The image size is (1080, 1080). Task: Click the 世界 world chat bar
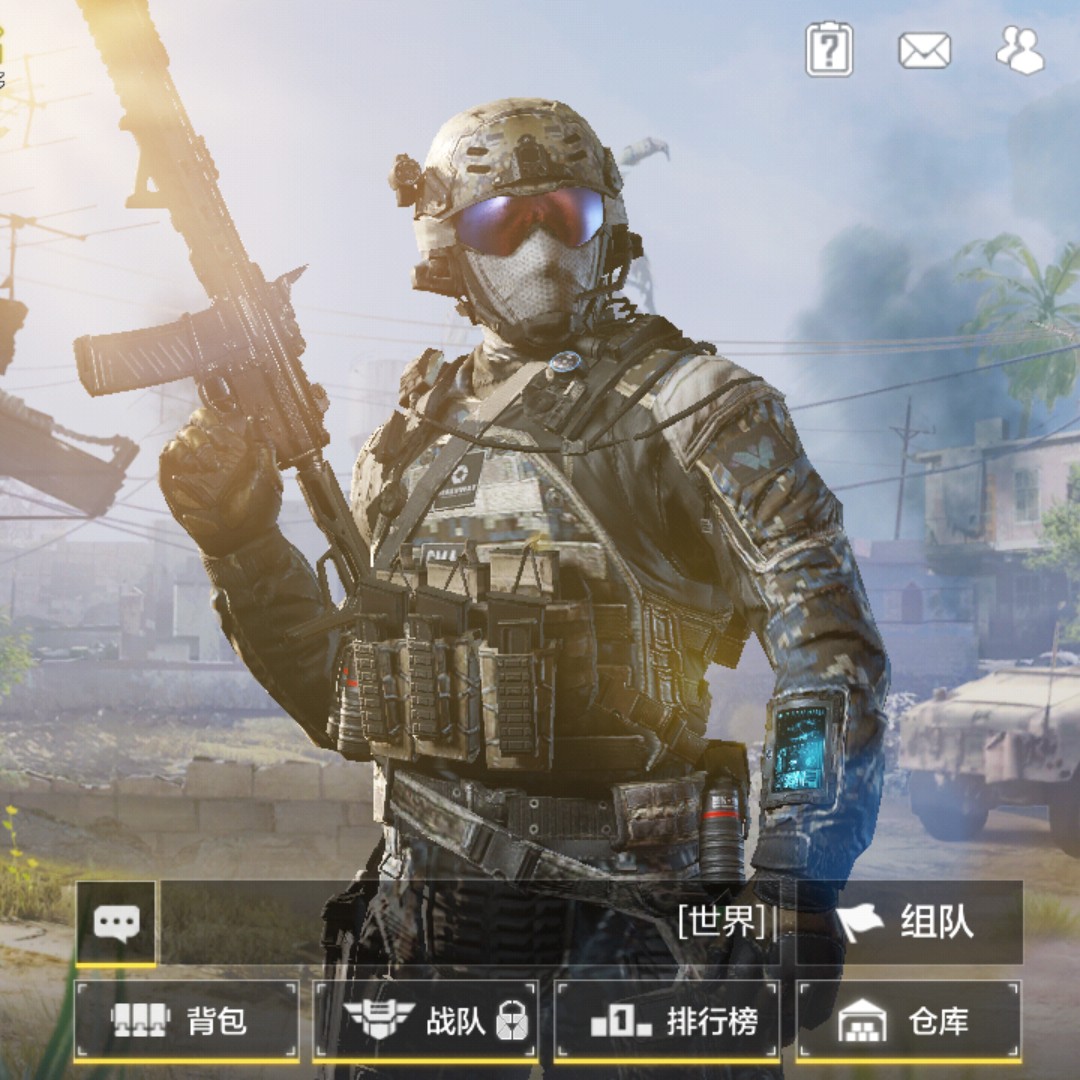tap(470, 922)
